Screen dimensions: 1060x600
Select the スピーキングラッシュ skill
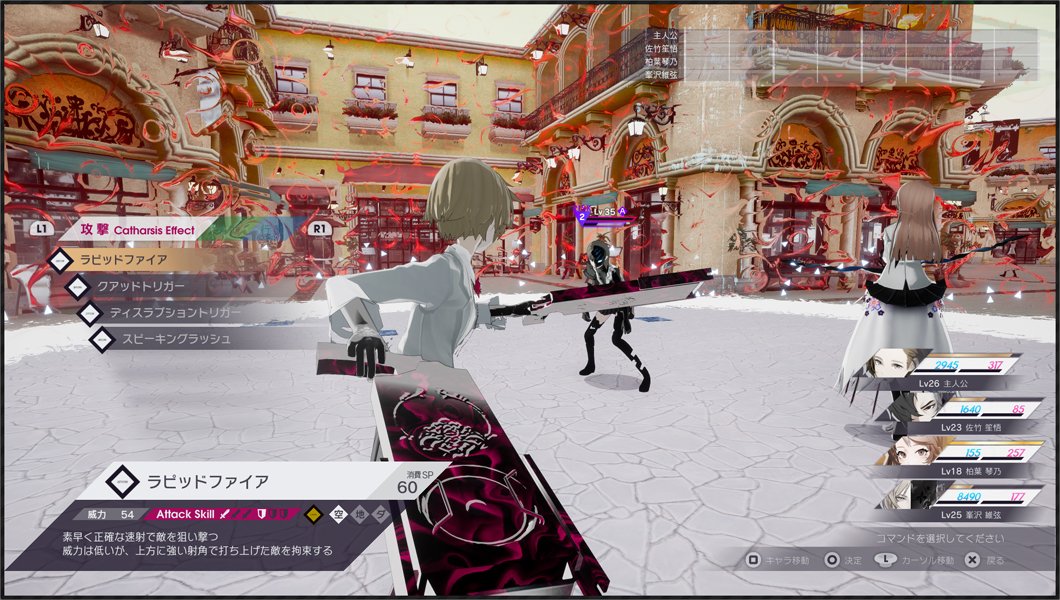(x=176, y=340)
